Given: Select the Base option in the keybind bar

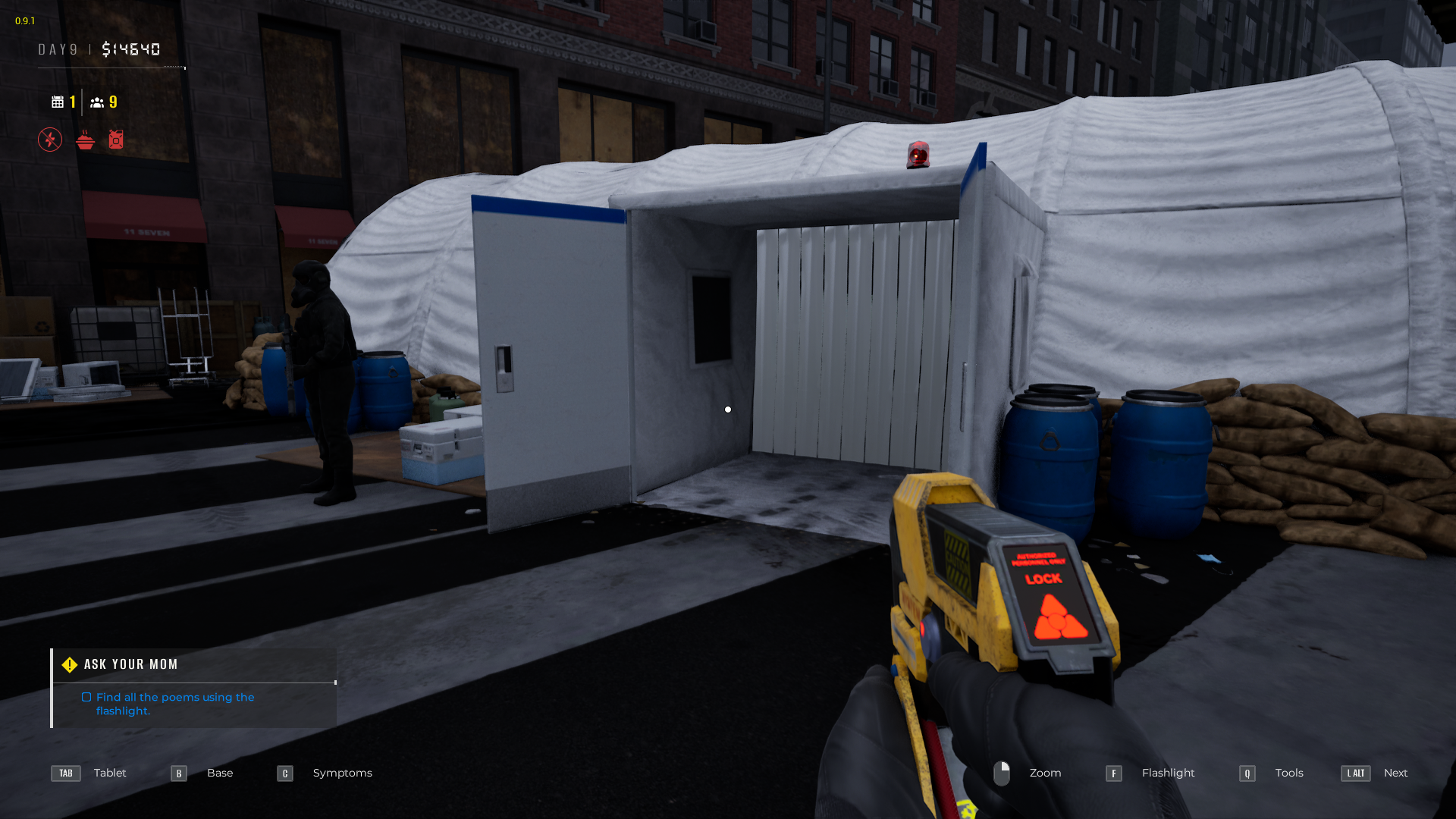Looking at the screenshot, I should 220,773.
